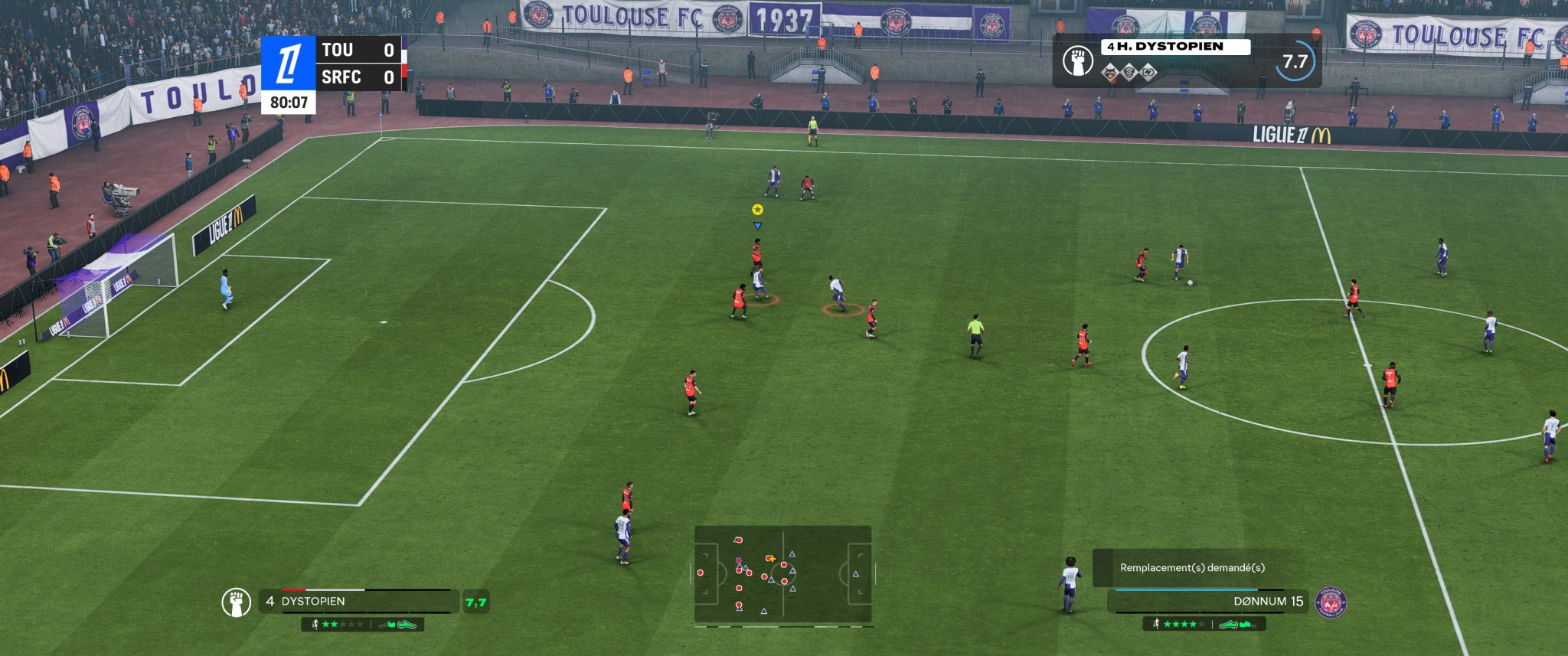Screen dimensions: 1568x656
Task: Select the Toulouse club badge beside Dønnum 15
Action: coord(1331,602)
